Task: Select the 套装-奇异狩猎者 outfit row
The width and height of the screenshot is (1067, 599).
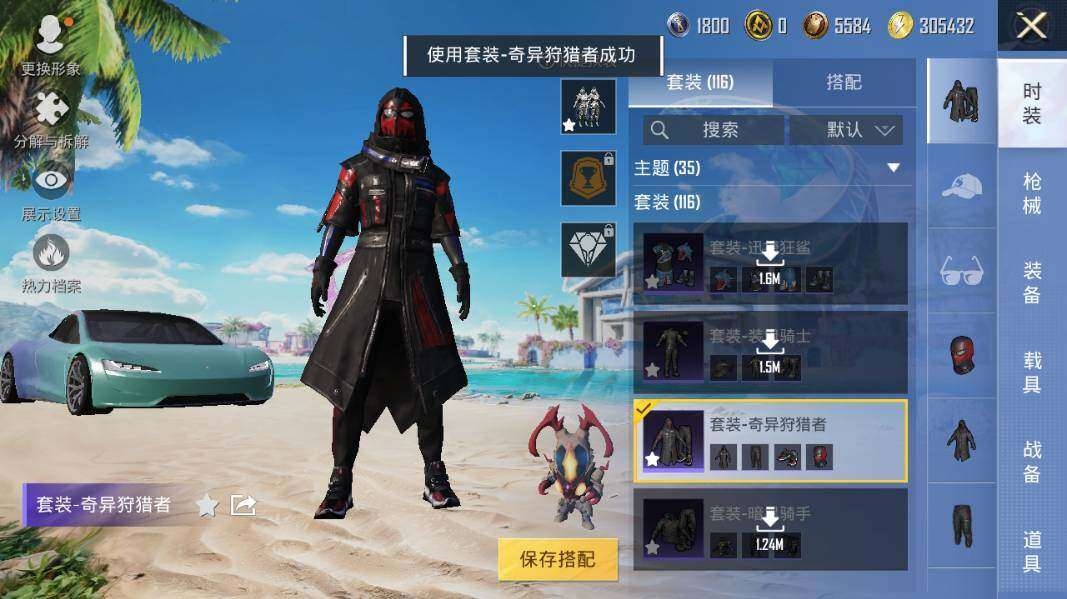Action: (770, 441)
